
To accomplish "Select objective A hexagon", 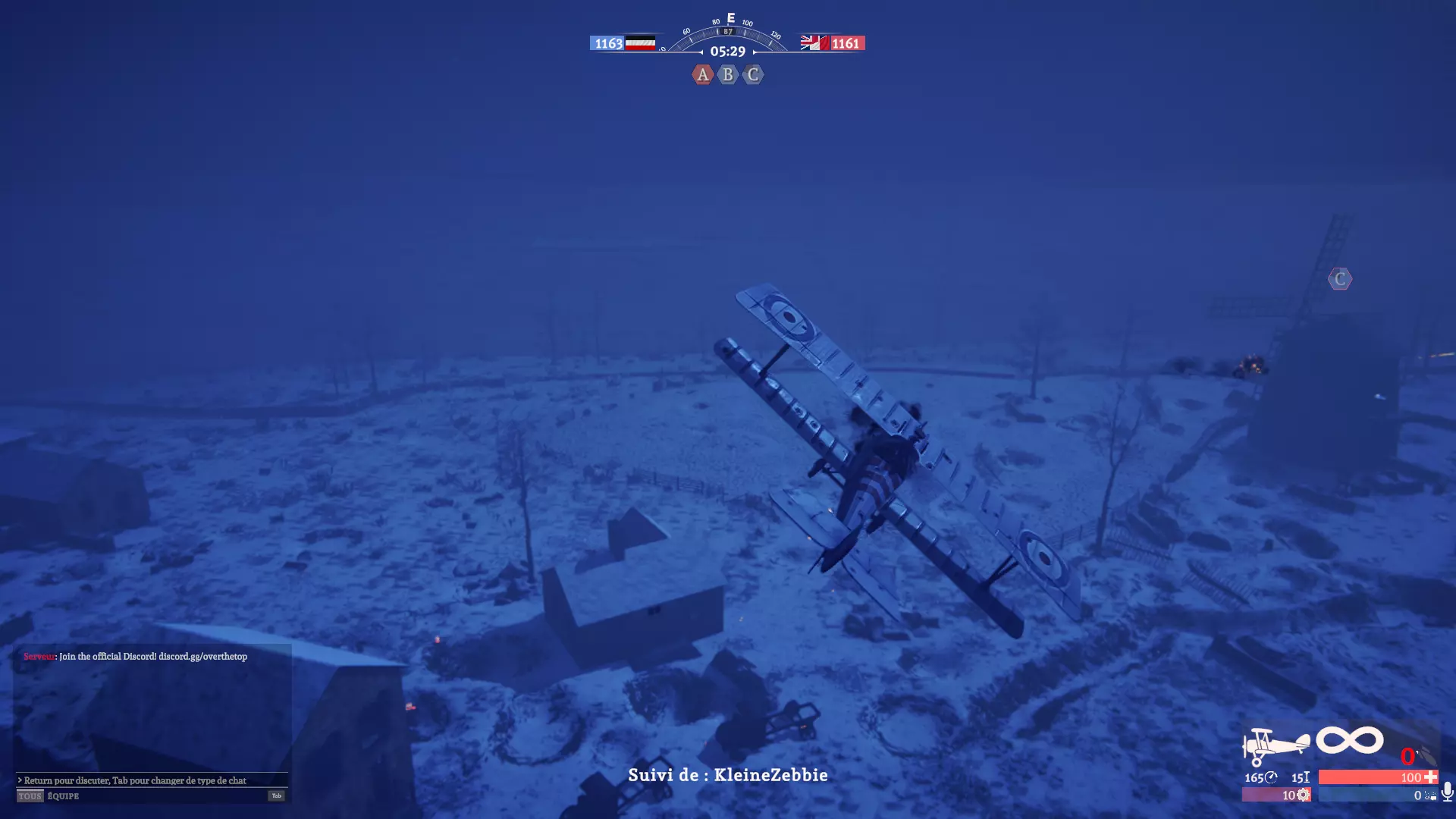I will point(703,74).
